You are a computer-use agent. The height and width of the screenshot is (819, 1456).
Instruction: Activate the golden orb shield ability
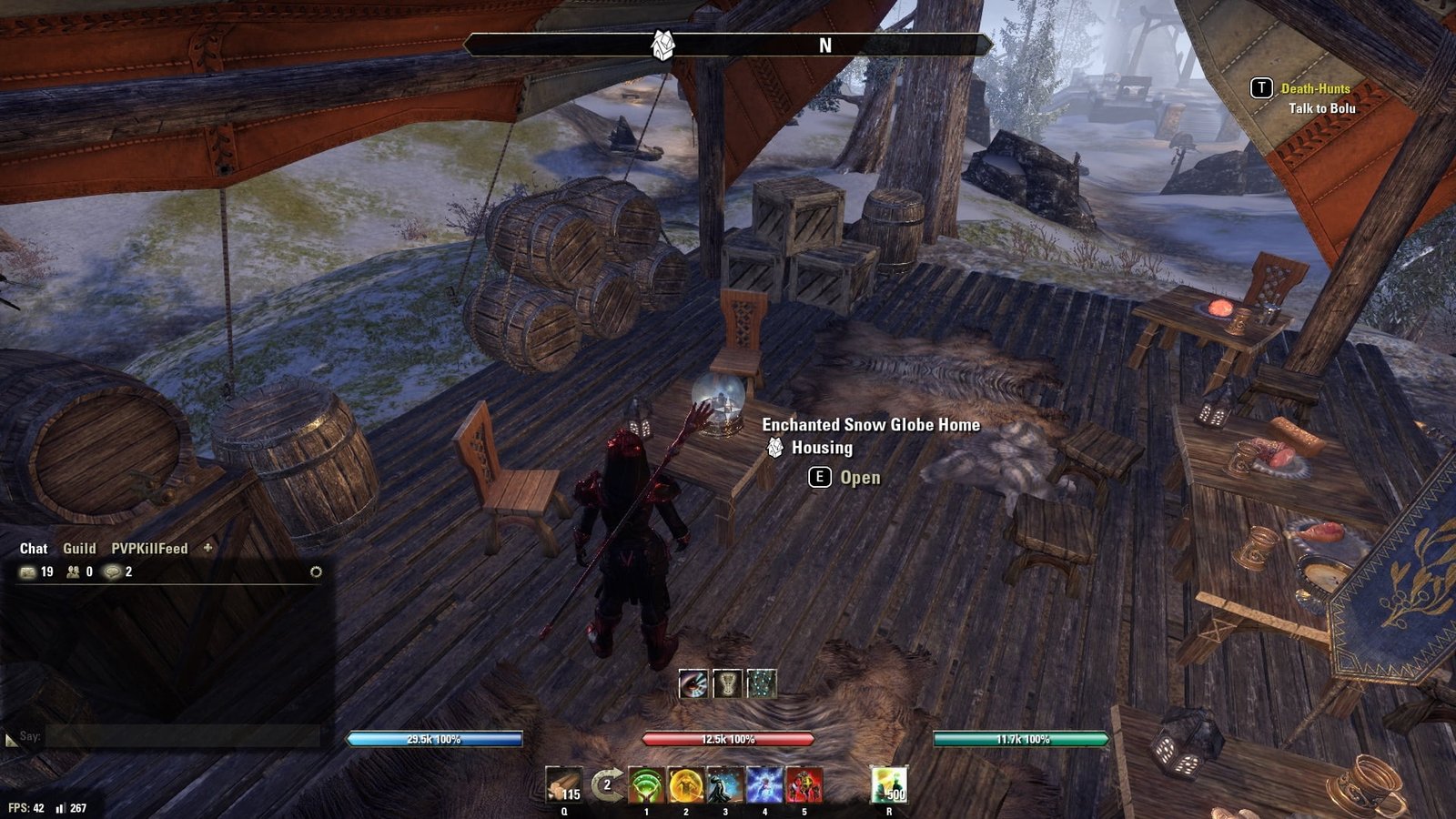[685, 785]
